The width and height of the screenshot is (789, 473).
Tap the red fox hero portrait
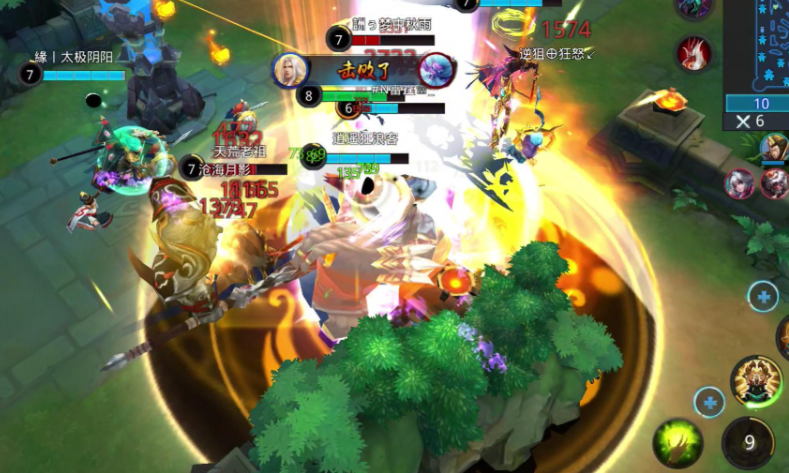coord(693,52)
